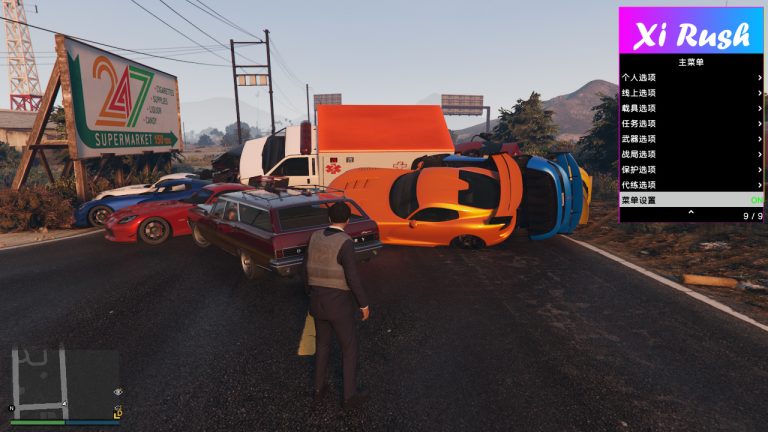
Task: Toggle the 菜单设置 menu settings row
Action: (690, 200)
